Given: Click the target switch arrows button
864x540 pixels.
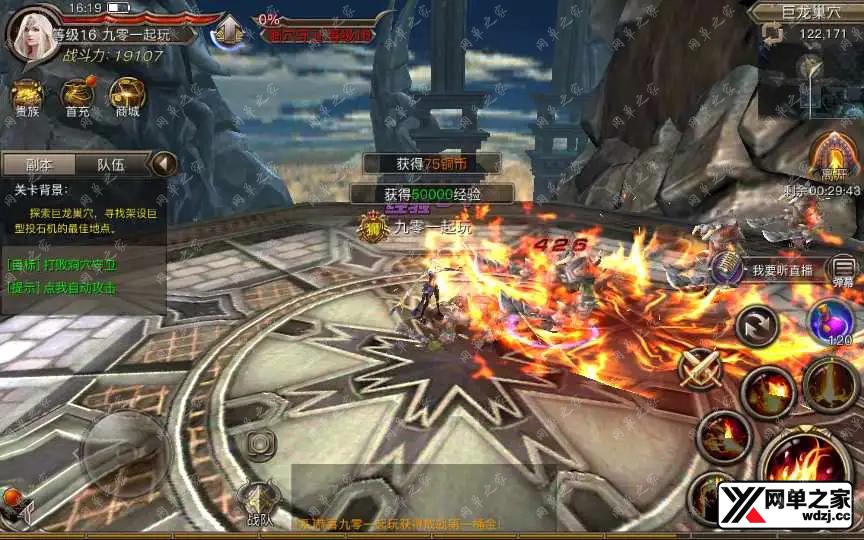Looking at the screenshot, I should (757, 326).
